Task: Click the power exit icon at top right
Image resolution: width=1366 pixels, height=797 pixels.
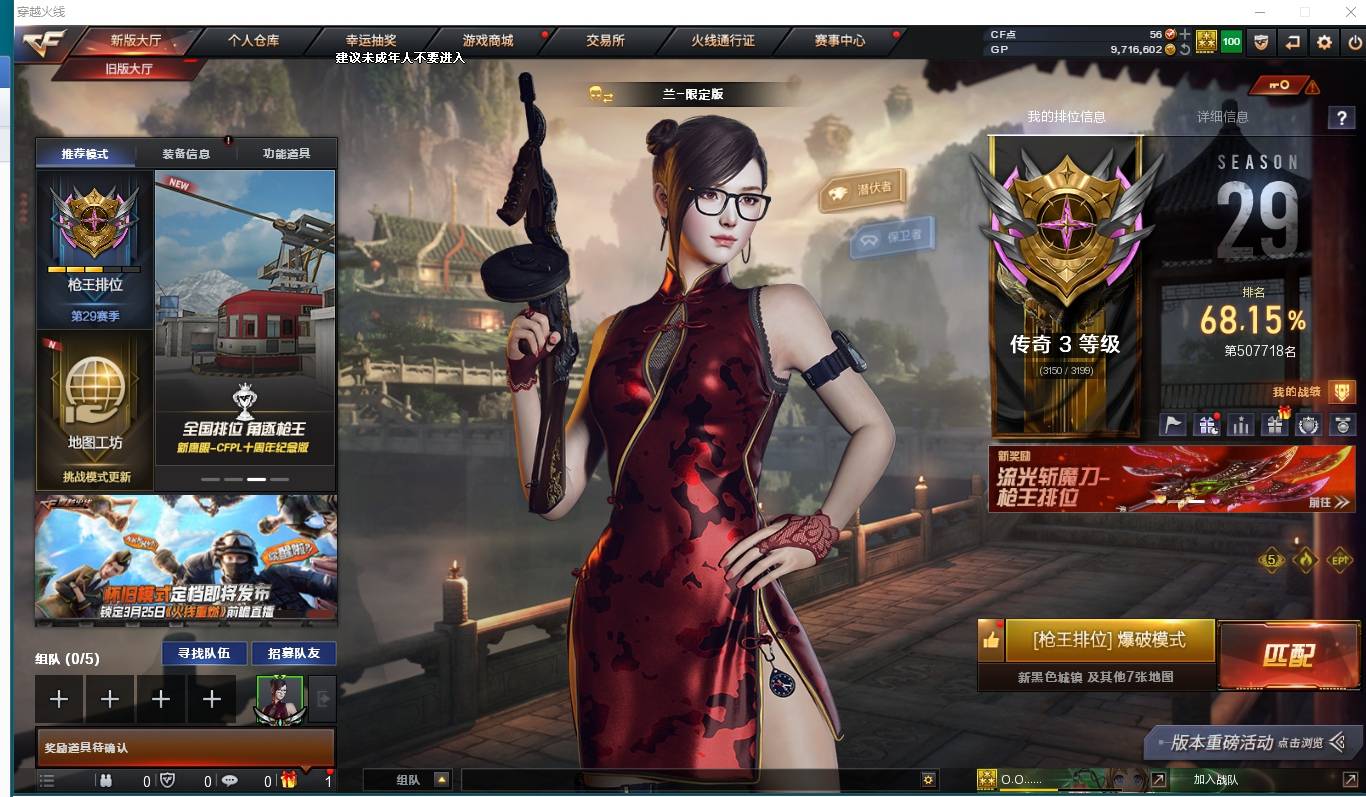Action: point(1353,42)
